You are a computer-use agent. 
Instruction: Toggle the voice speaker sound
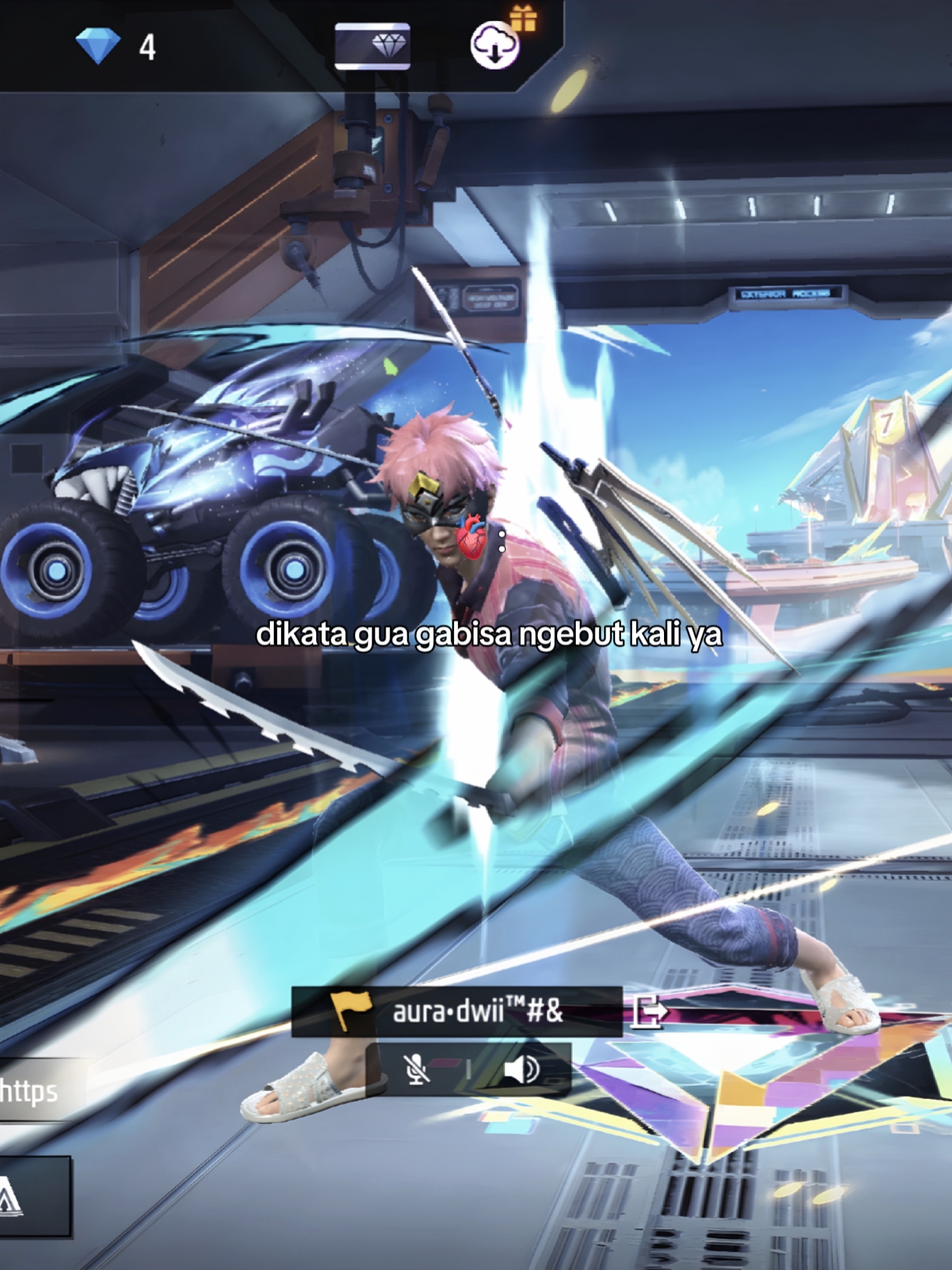pos(521,1069)
